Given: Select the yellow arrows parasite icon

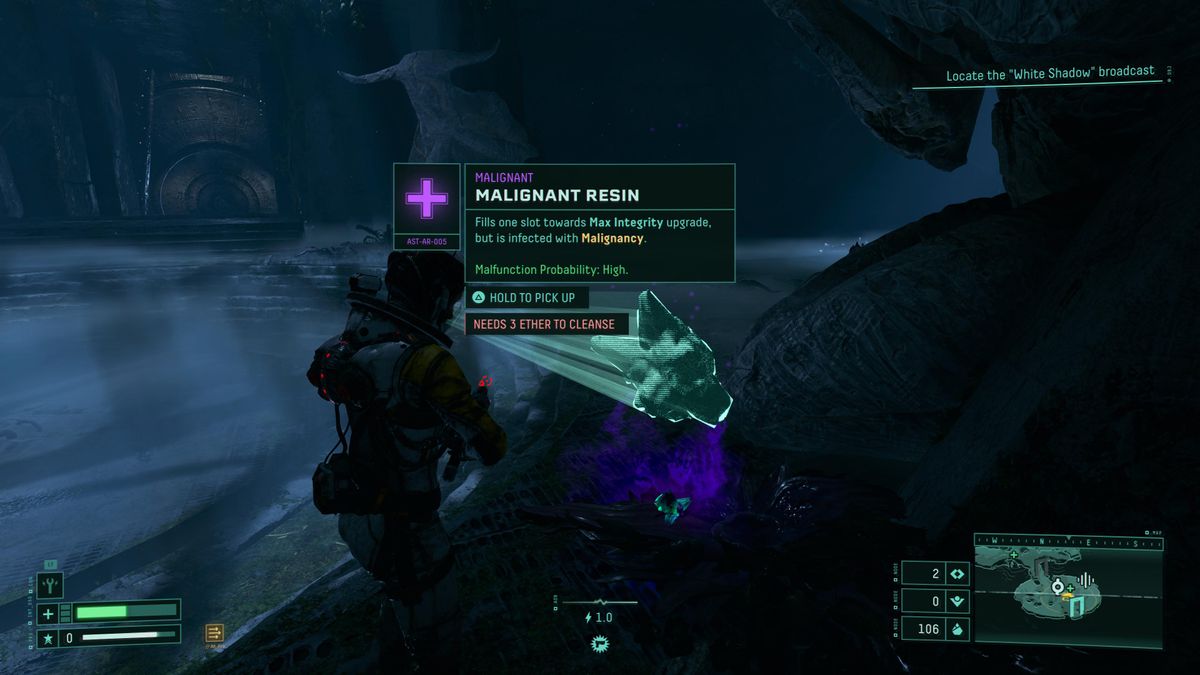Looking at the screenshot, I should [214, 632].
